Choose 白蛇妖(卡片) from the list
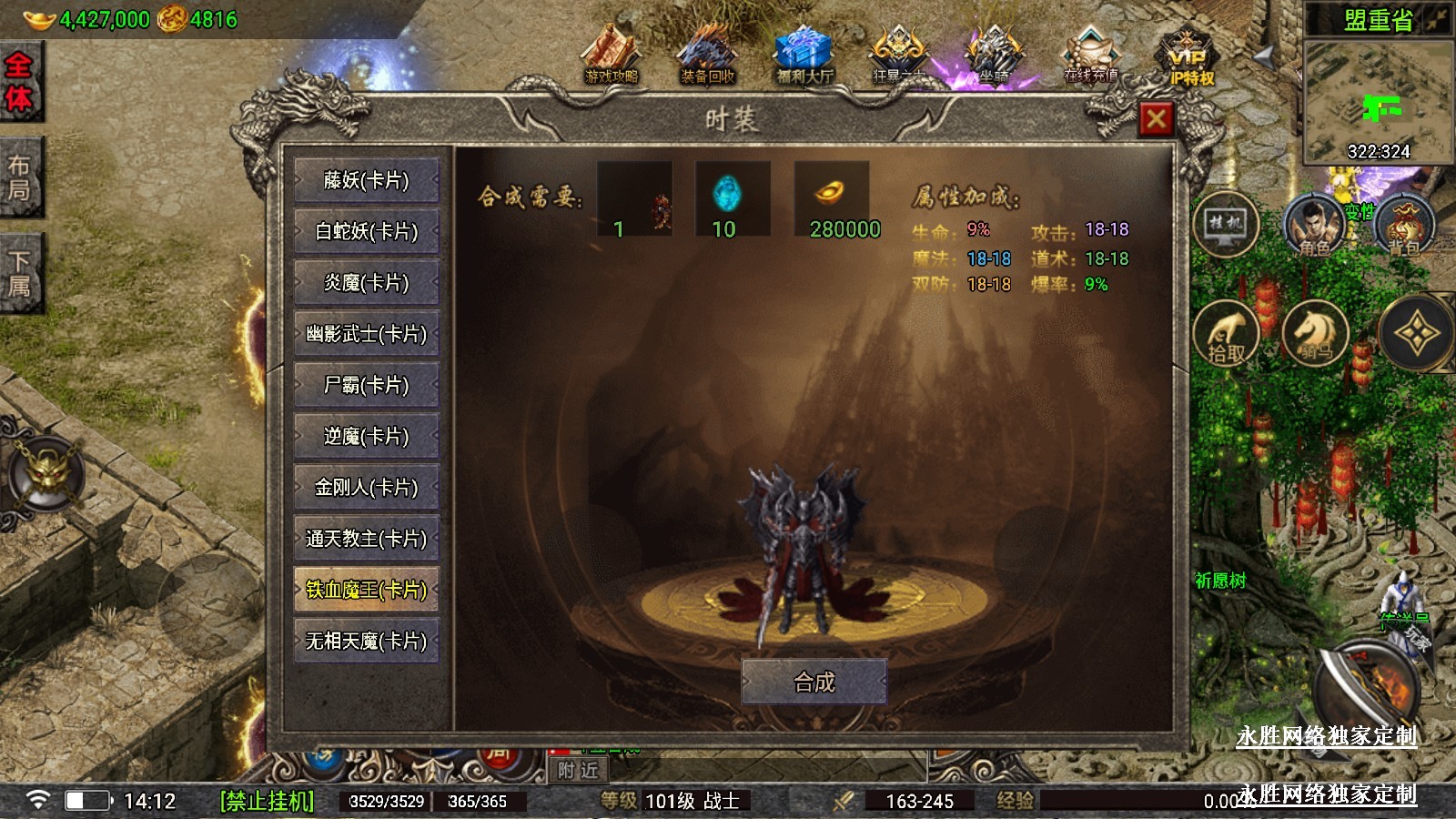Screen dimensions: 1456x819 (367, 232)
